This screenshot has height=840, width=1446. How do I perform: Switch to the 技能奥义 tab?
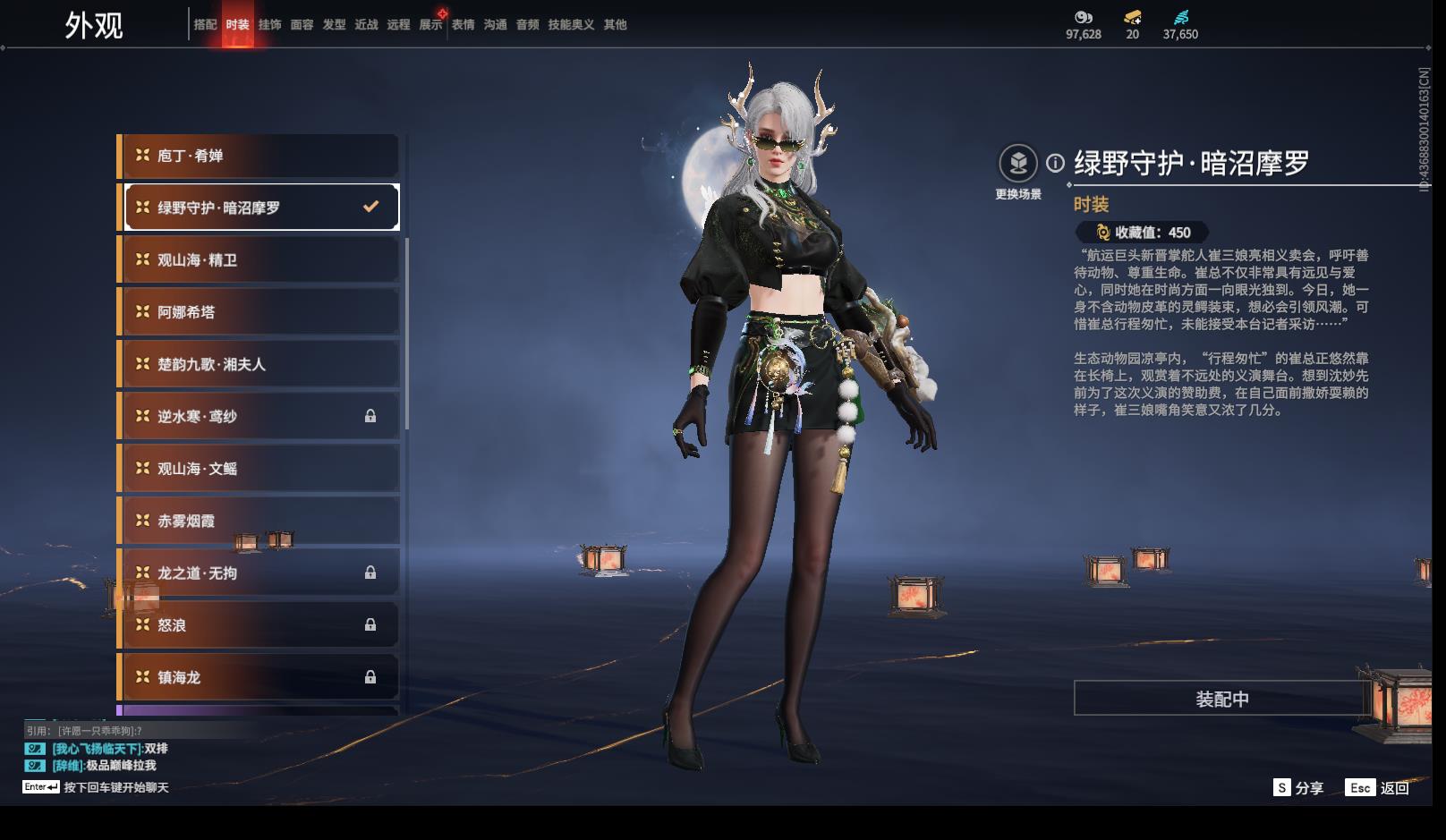pyautogui.click(x=571, y=25)
